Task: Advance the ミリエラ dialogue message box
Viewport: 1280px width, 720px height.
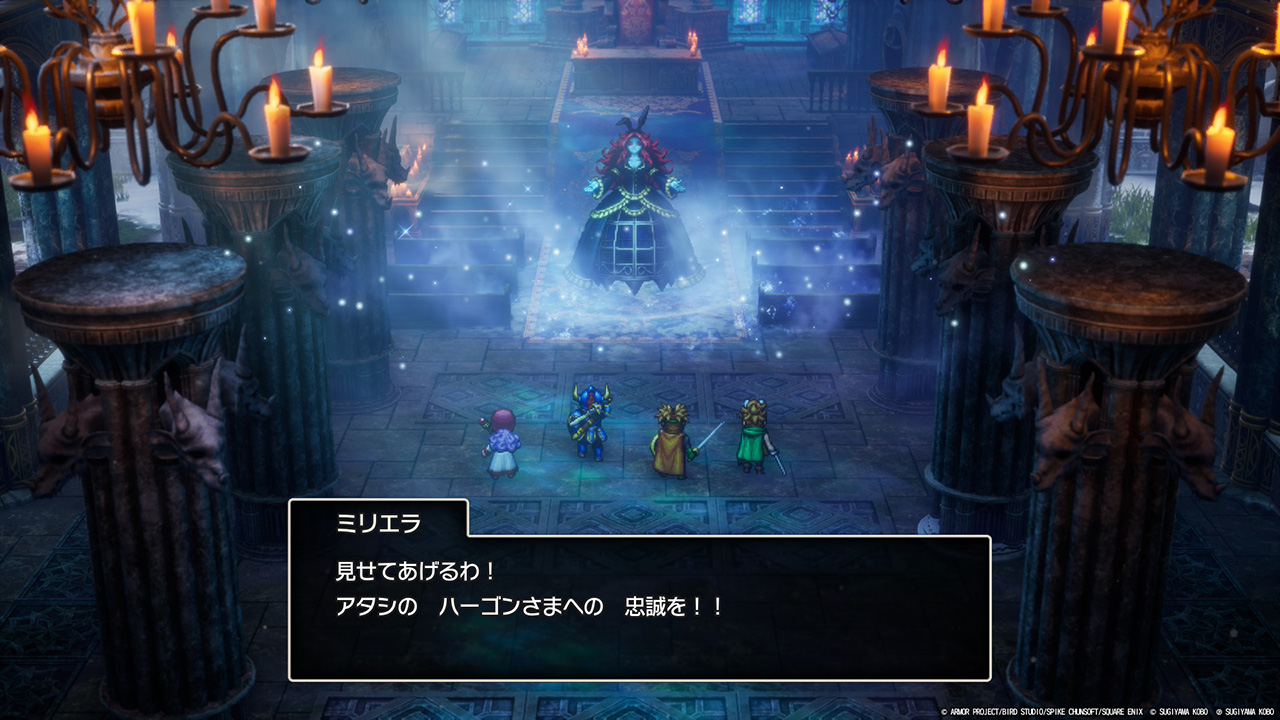Action: 639,607
